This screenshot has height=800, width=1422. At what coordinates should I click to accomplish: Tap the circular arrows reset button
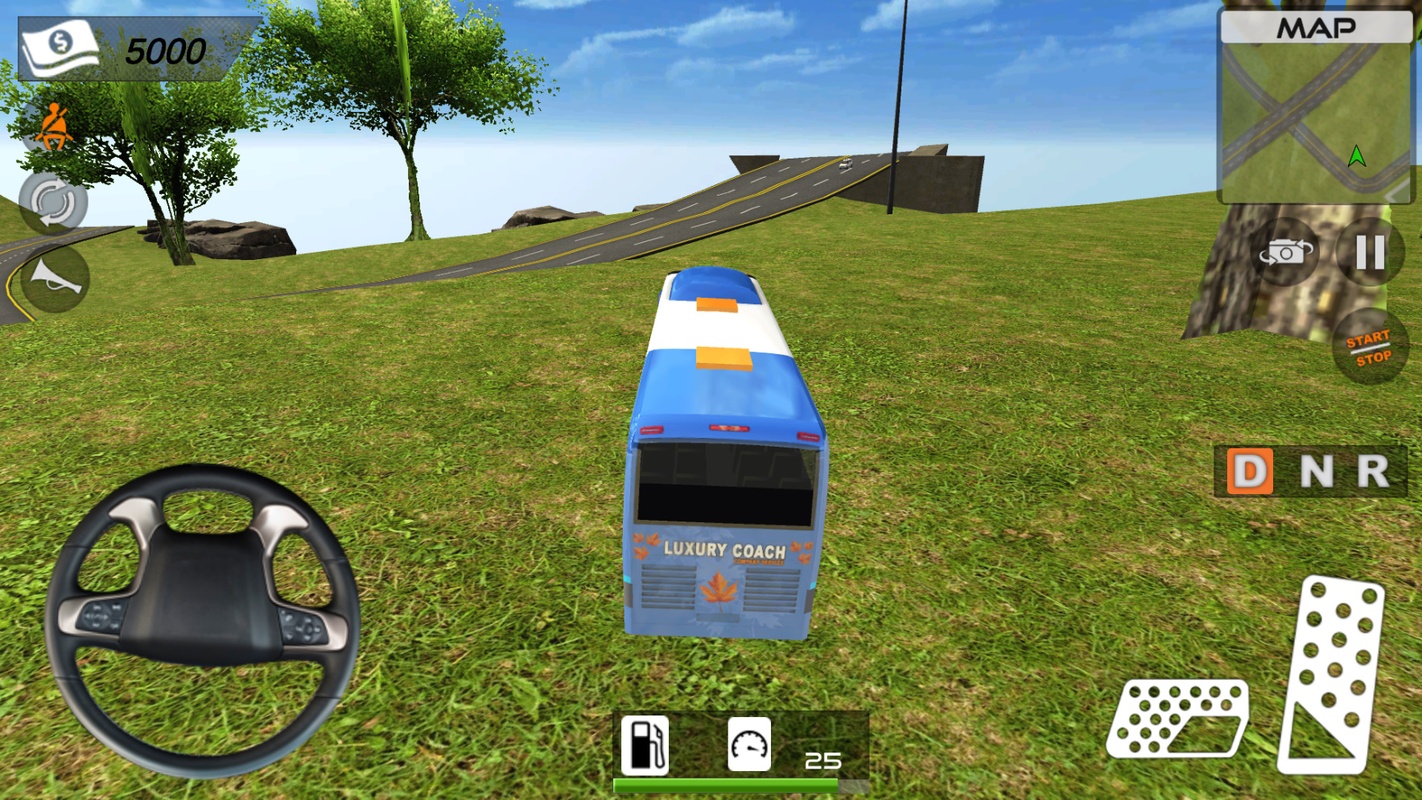[x=53, y=201]
